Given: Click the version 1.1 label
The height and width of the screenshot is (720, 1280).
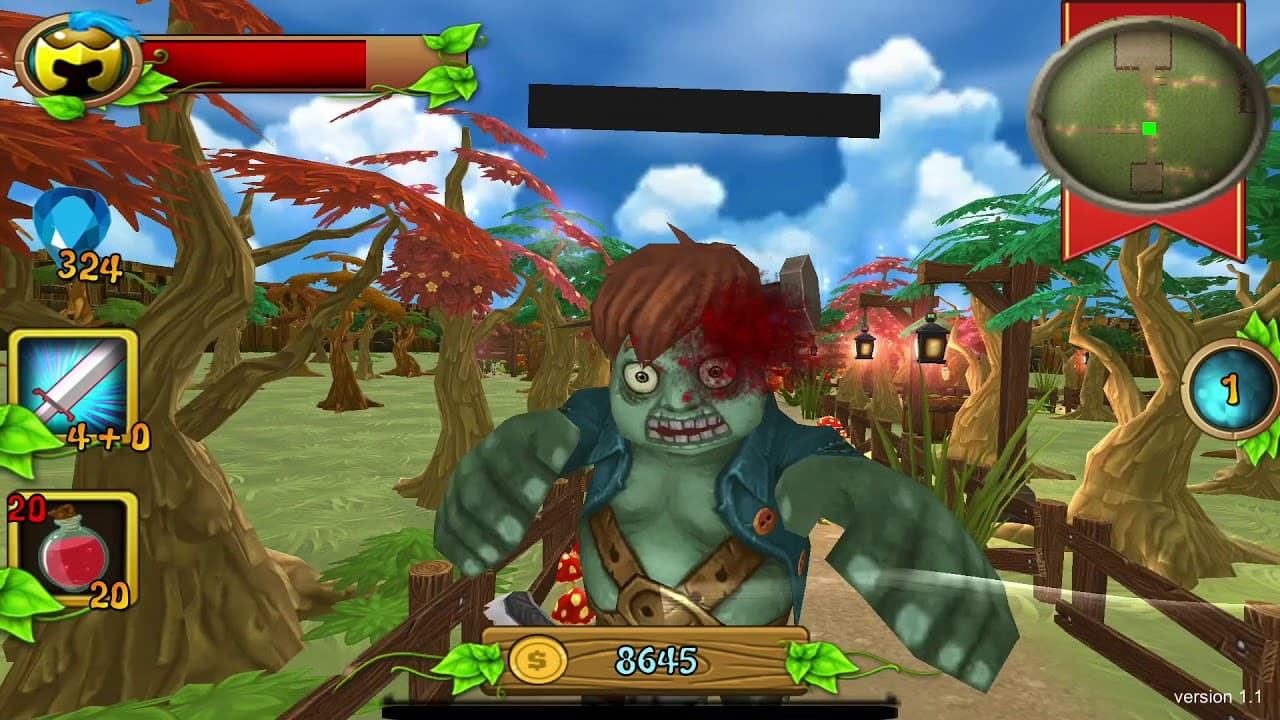Looking at the screenshot, I should click(1218, 698).
